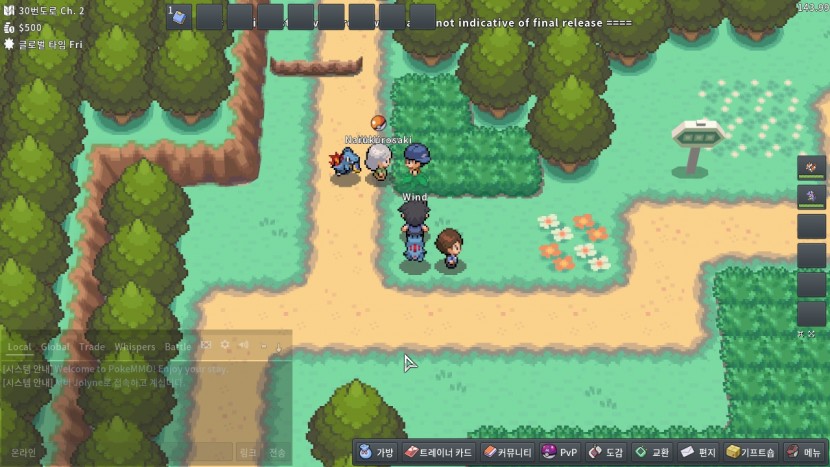Click the 전송 send button in chat
The width and height of the screenshot is (830, 467).
tap(277, 452)
